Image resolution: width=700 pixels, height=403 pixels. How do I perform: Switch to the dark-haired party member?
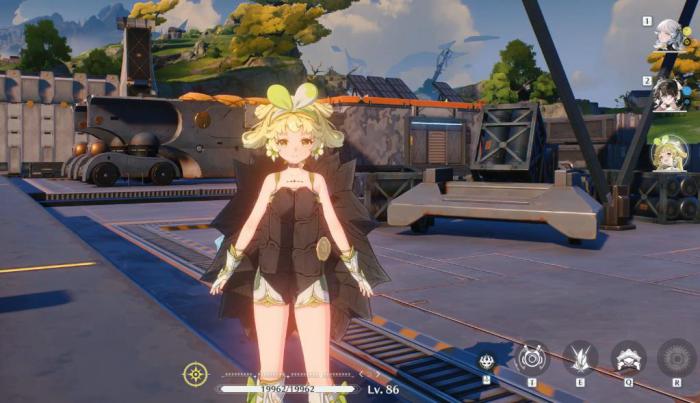[x=669, y=93]
